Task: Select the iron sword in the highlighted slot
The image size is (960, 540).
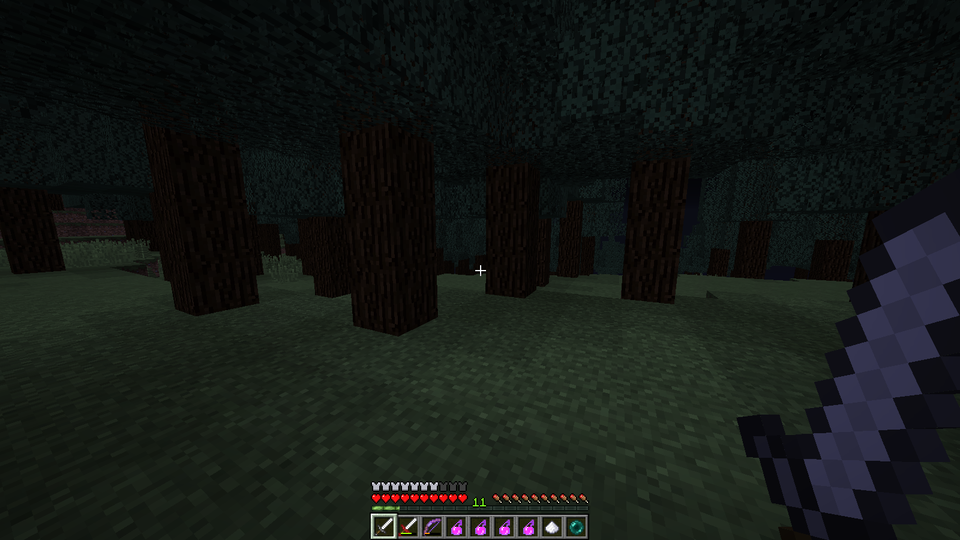Action: [x=384, y=526]
